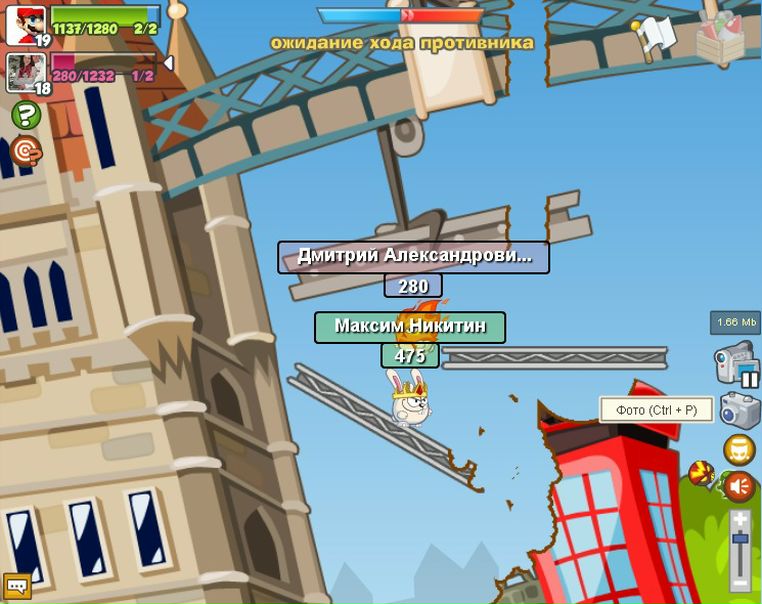Zoom out with the minus button
Viewport: 762px width, 604px height.
[x=740, y=581]
